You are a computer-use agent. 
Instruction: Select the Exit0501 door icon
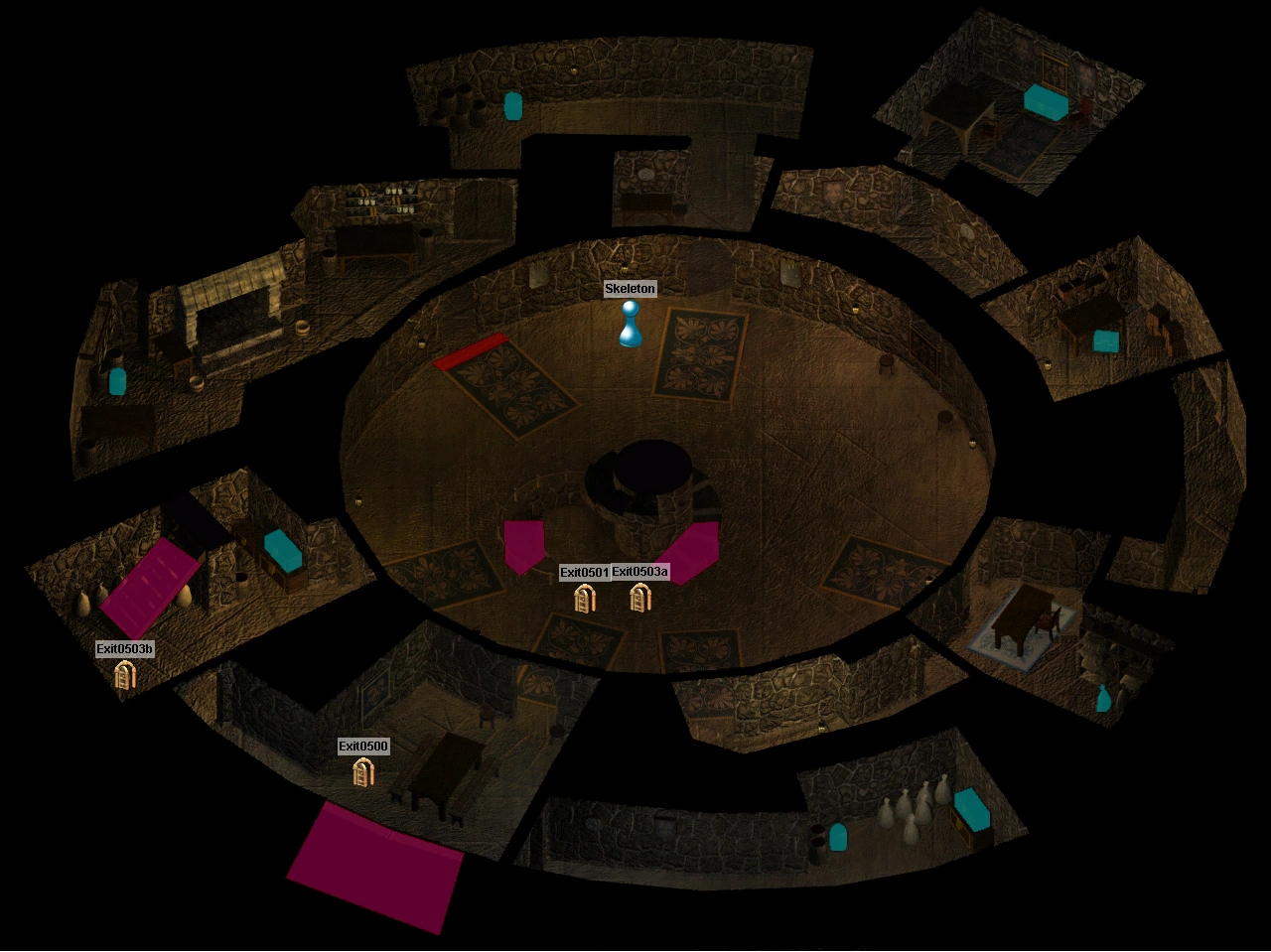click(x=585, y=599)
